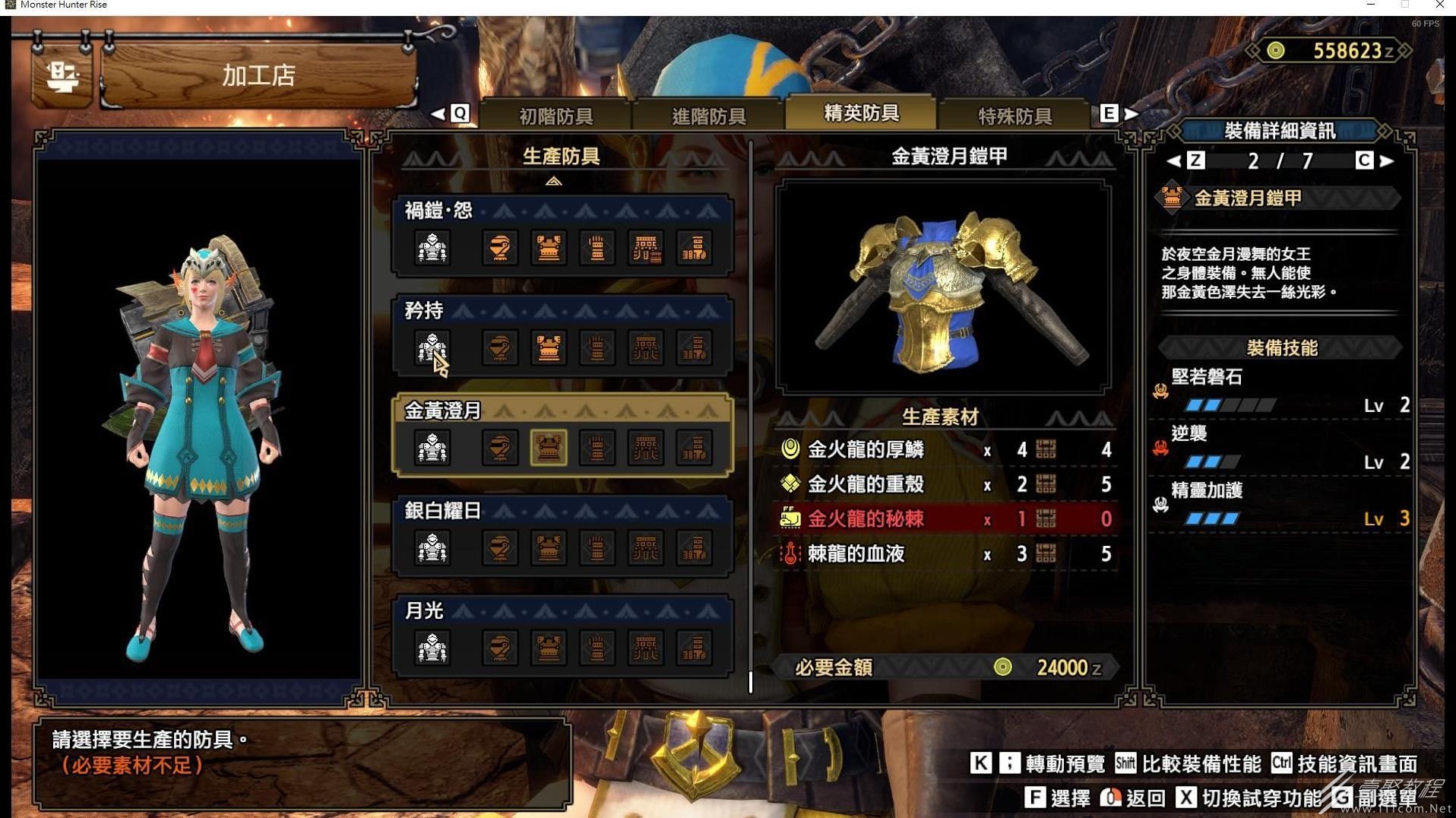Image resolution: width=1456 pixels, height=818 pixels.
Task: Choose the 月光 full armor set icon
Action: [x=432, y=648]
